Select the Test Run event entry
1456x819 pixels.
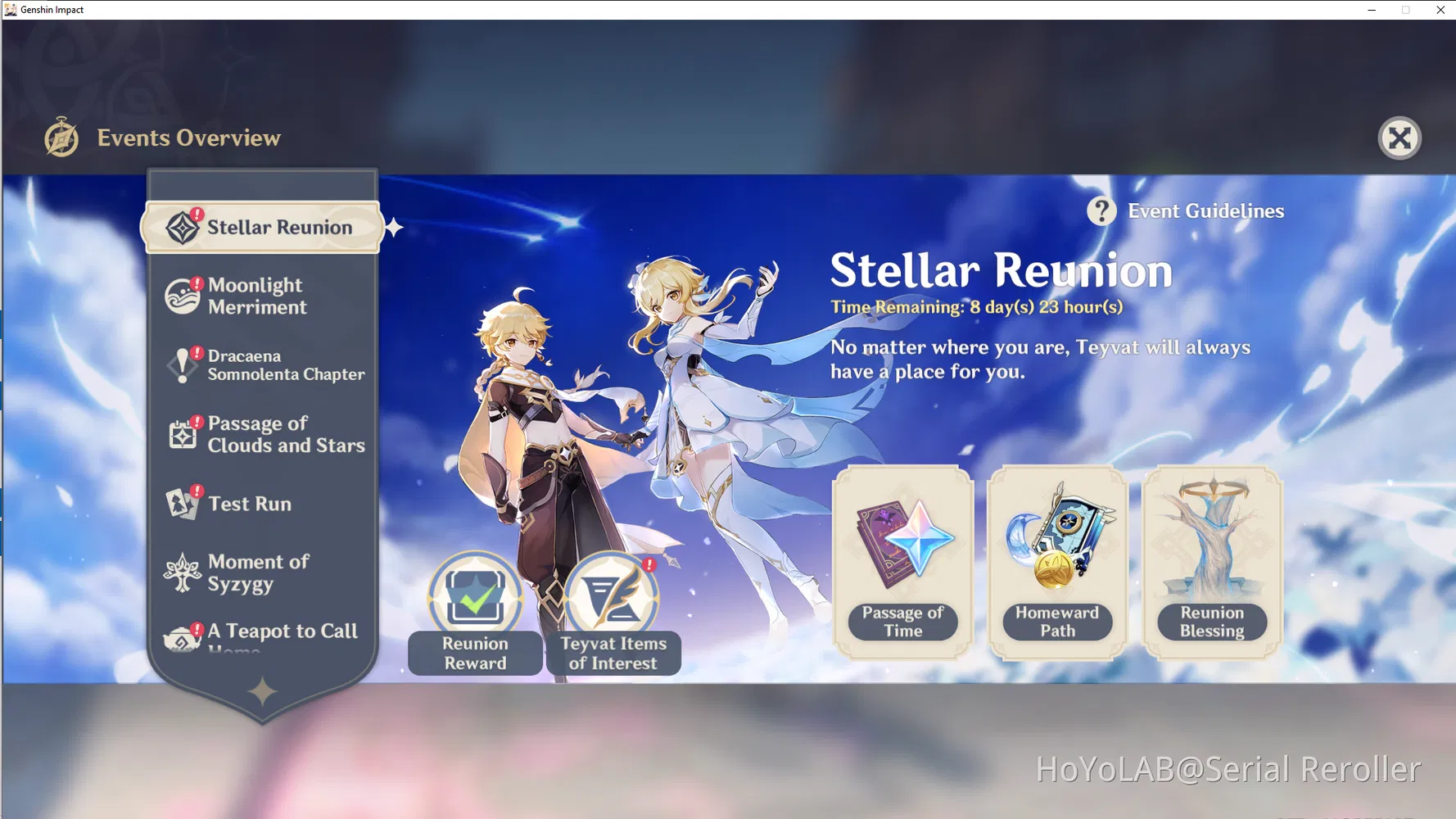250,503
